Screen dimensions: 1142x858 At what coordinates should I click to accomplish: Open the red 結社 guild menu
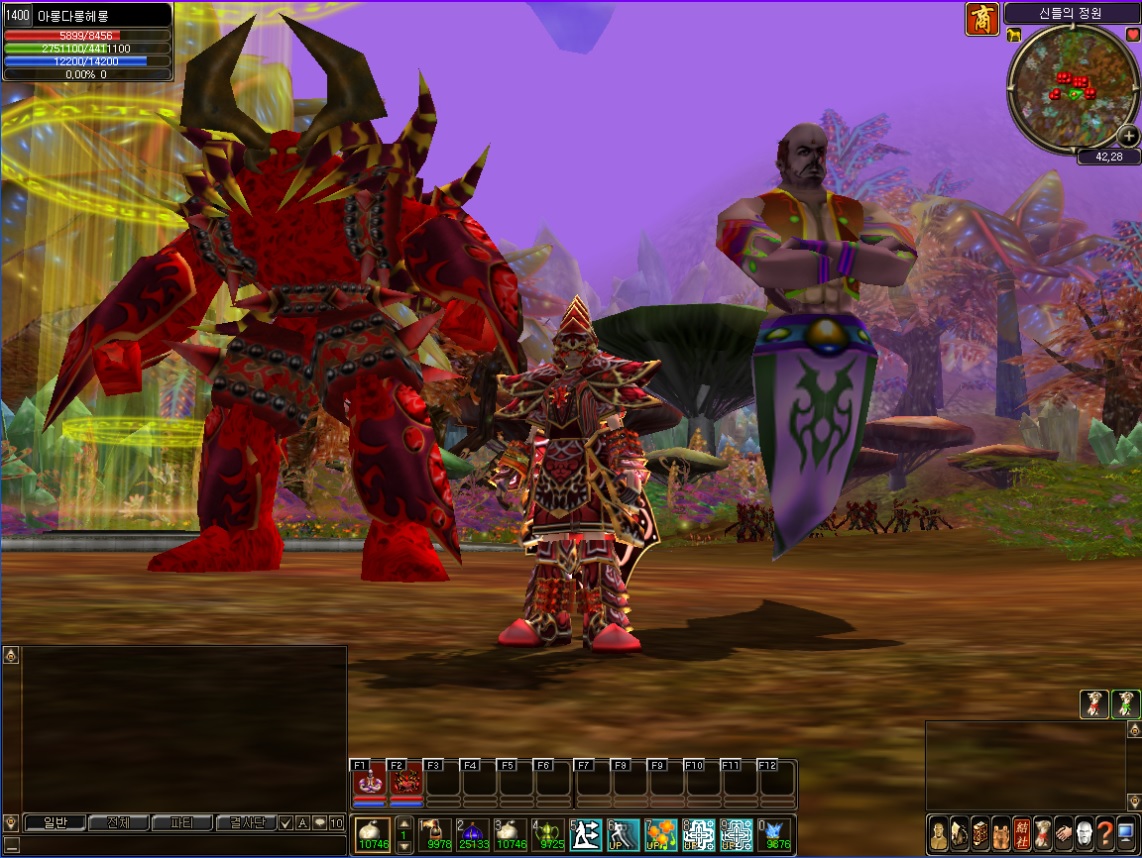1021,833
